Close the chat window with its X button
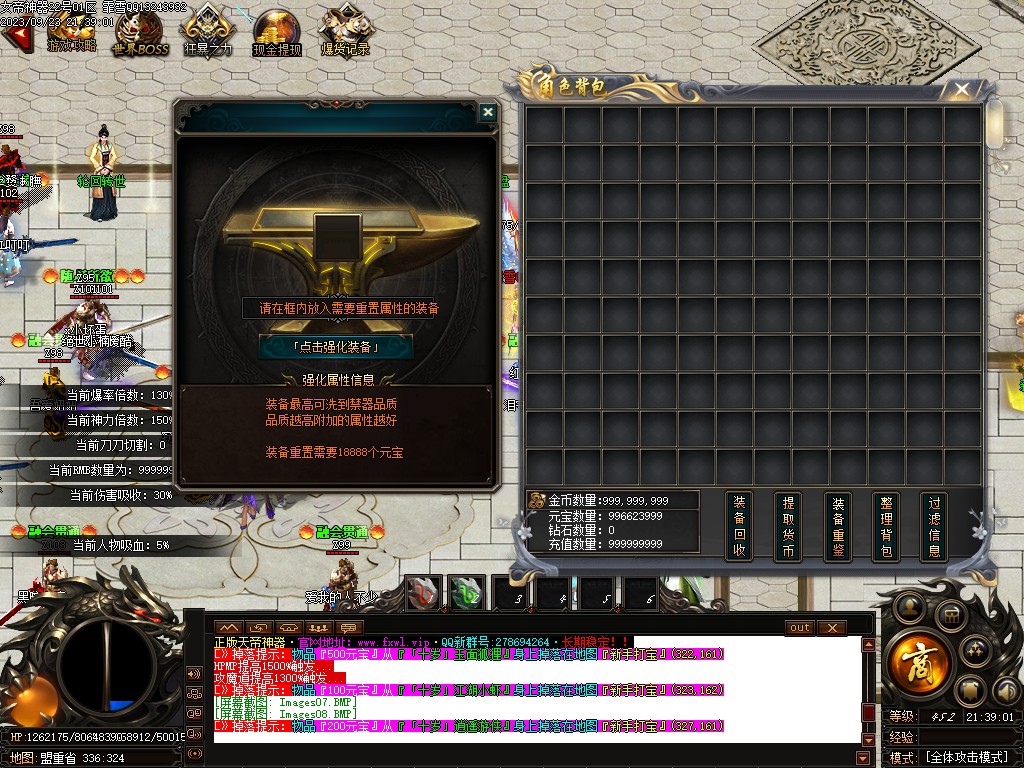 832,628
